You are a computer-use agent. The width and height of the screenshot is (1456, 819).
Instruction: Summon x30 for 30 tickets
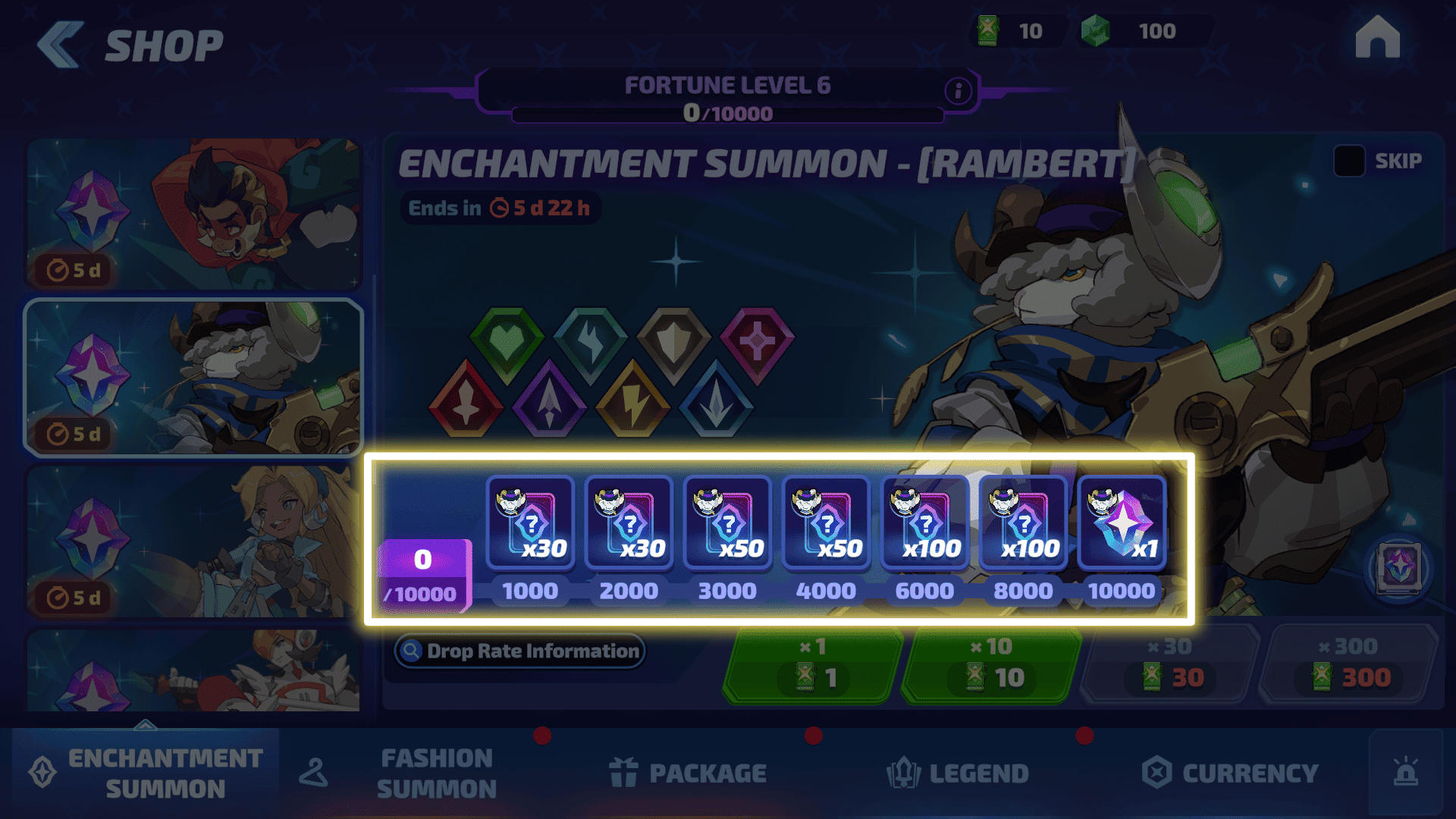tap(1170, 665)
